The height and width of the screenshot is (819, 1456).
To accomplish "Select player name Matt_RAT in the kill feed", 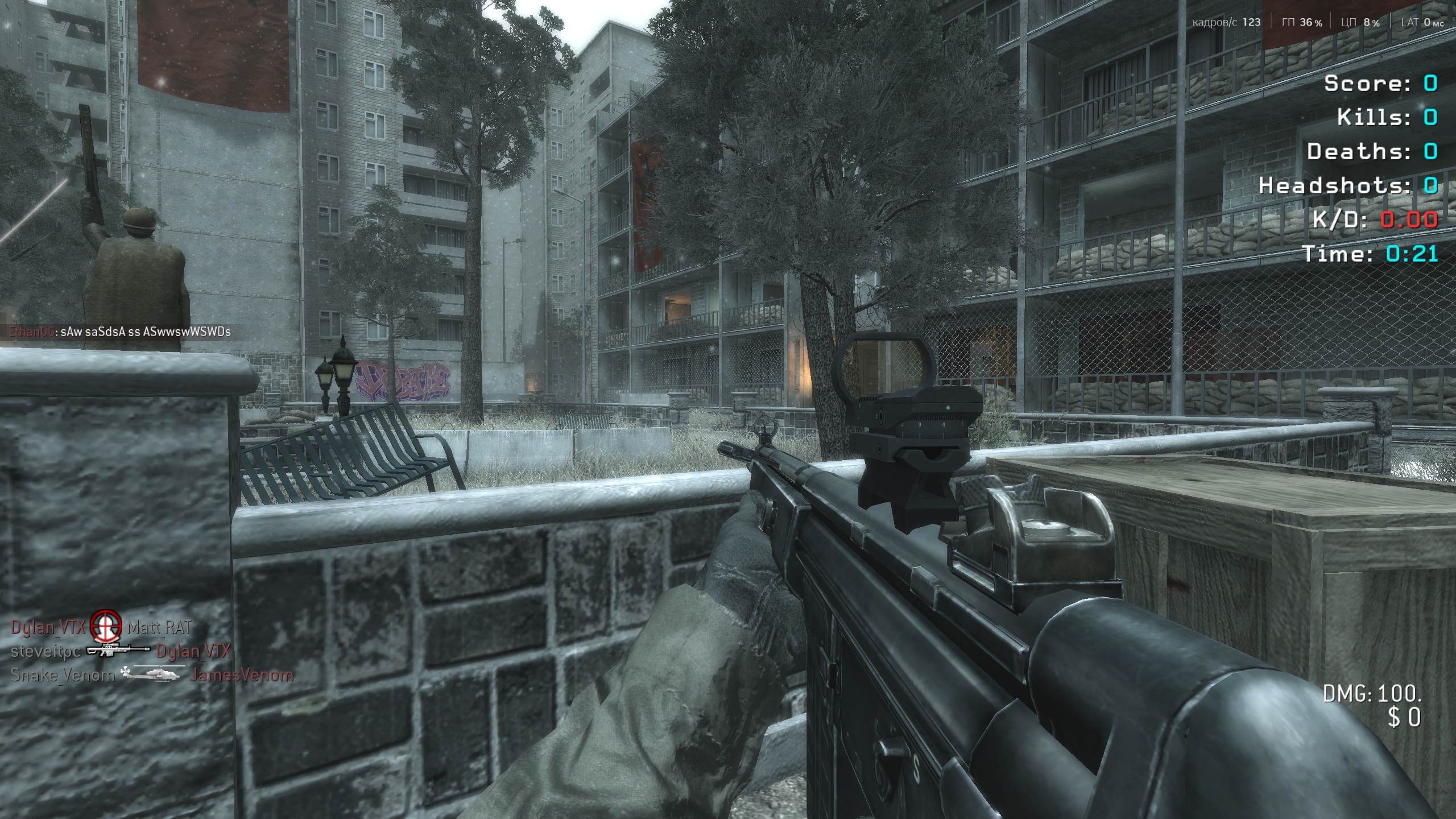I will [159, 627].
